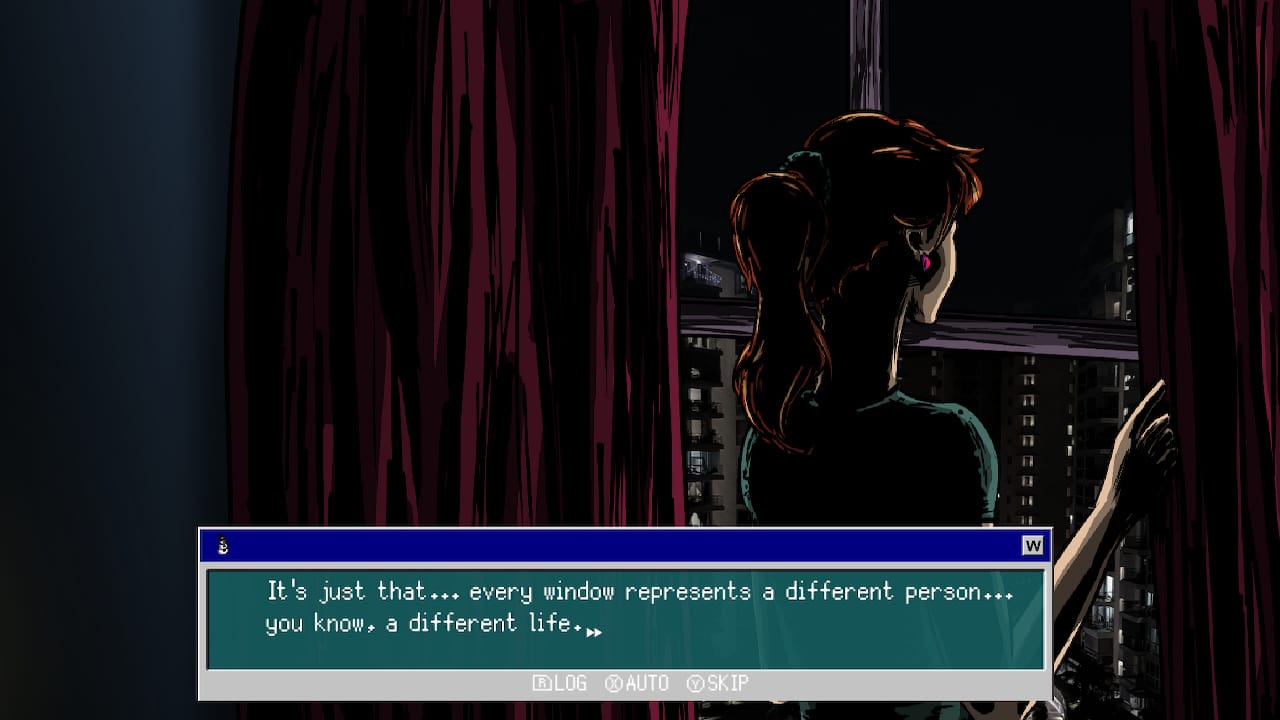Image resolution: width=1280 pixels, height=720 pixels.
Task: Click the R shoulder-button icon beside LOG
Action: click(x=541, y=684)
